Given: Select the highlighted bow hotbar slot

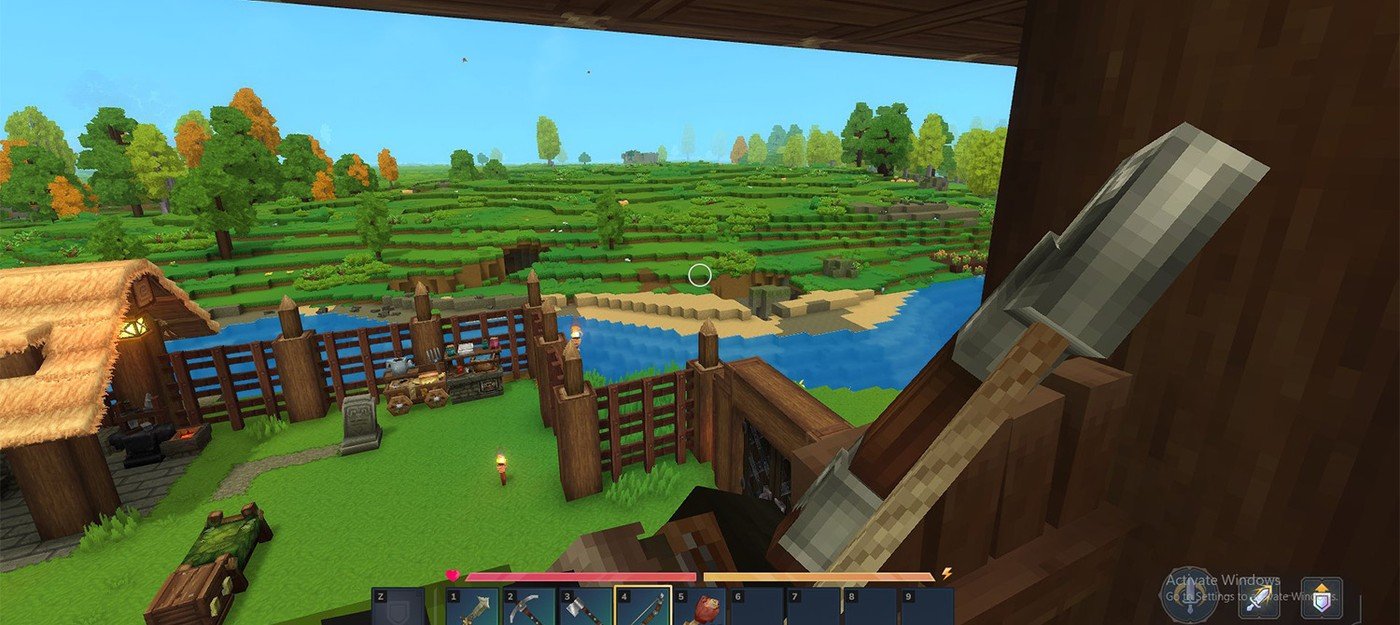Looking at the screenshot, I should point(643,607).
